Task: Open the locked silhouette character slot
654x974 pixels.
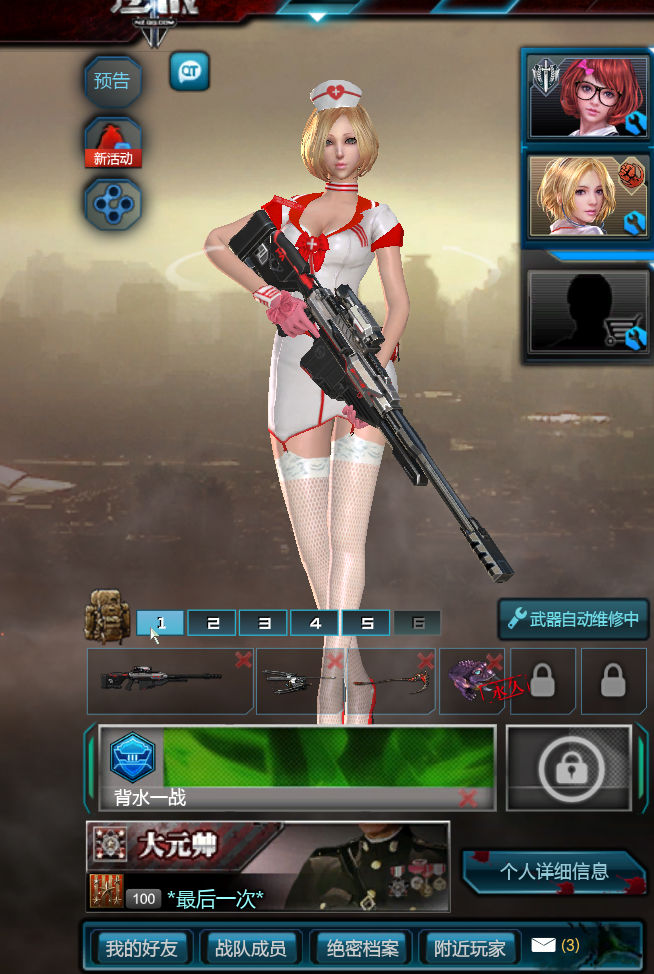Action: [x=589, y=311]
